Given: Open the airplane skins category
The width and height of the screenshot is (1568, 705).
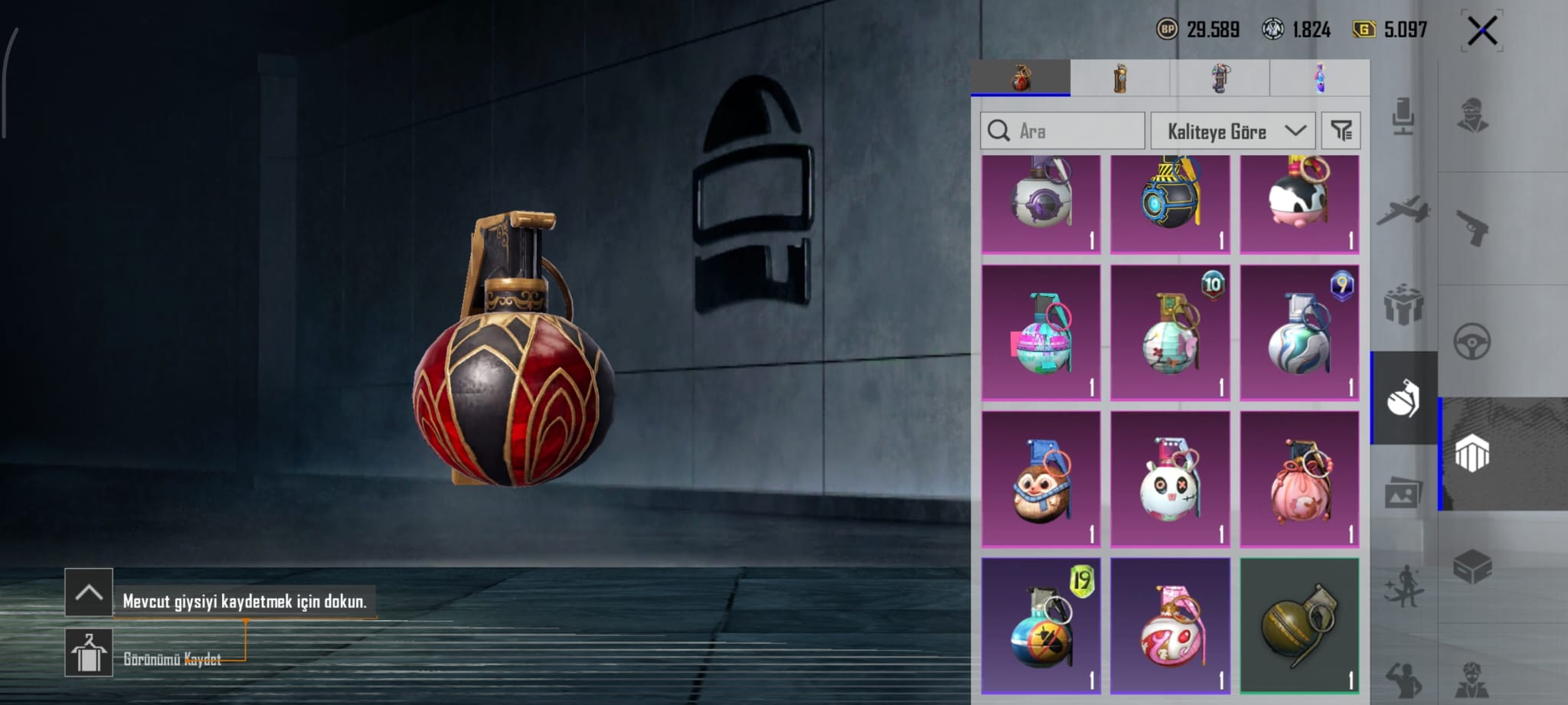Looking at the screenshot, I should (1403, 210).
